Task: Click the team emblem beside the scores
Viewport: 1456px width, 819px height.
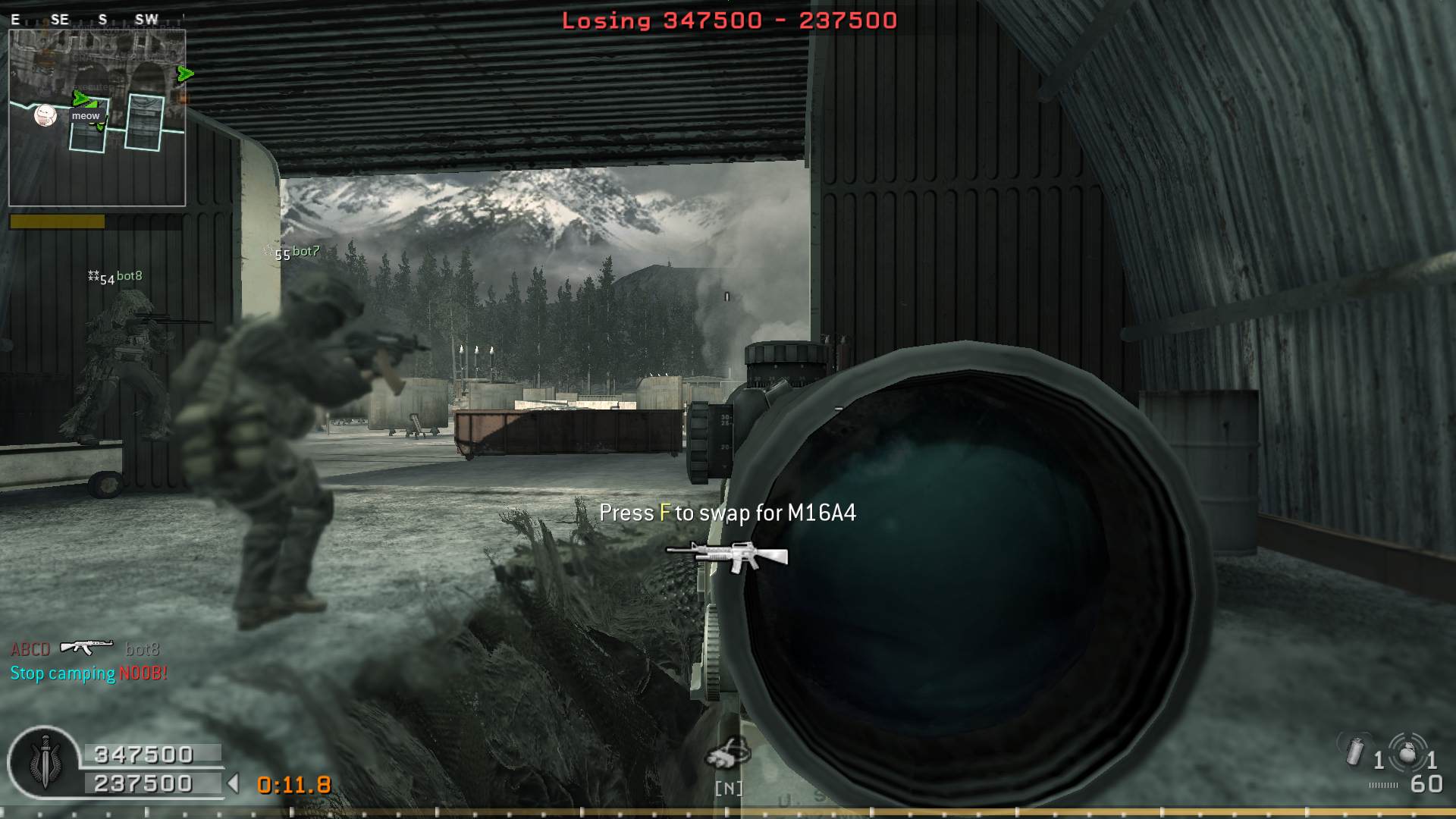Action: point(44,761)
